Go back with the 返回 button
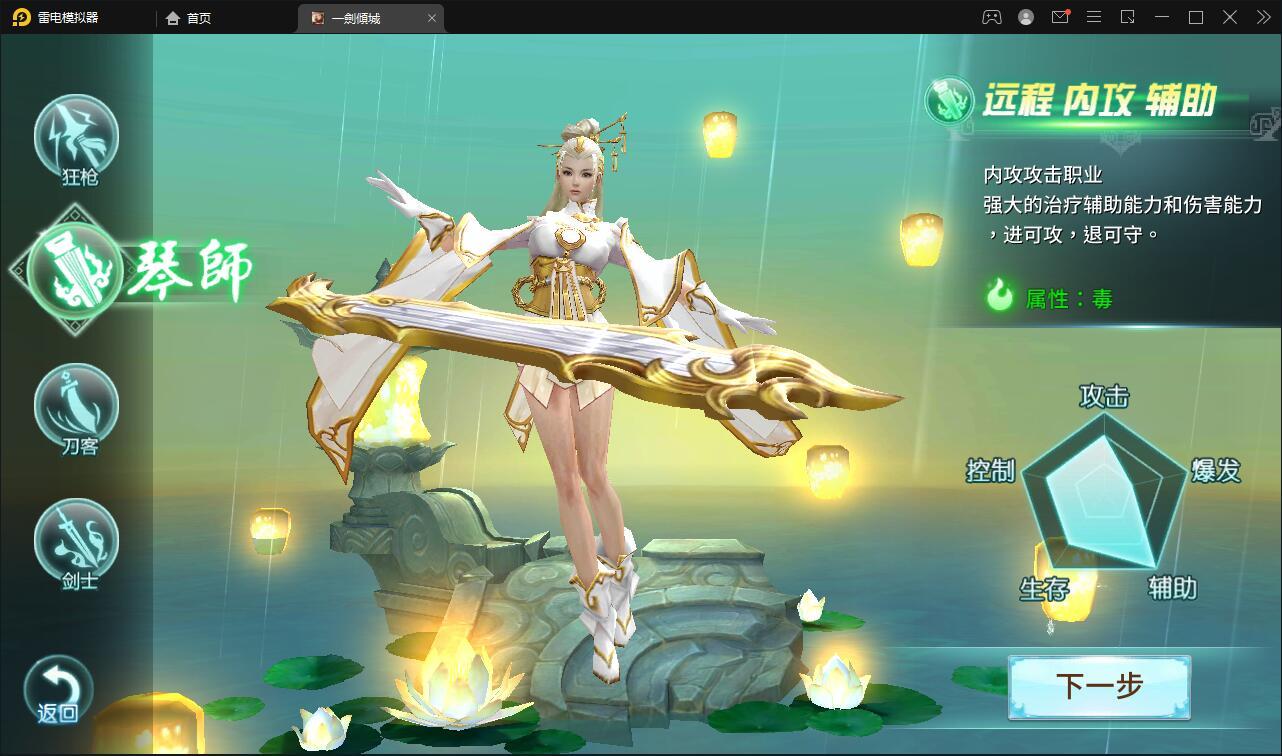This screenshot has width=1282, height=756. pyautogui.click(x=59, y=690)
